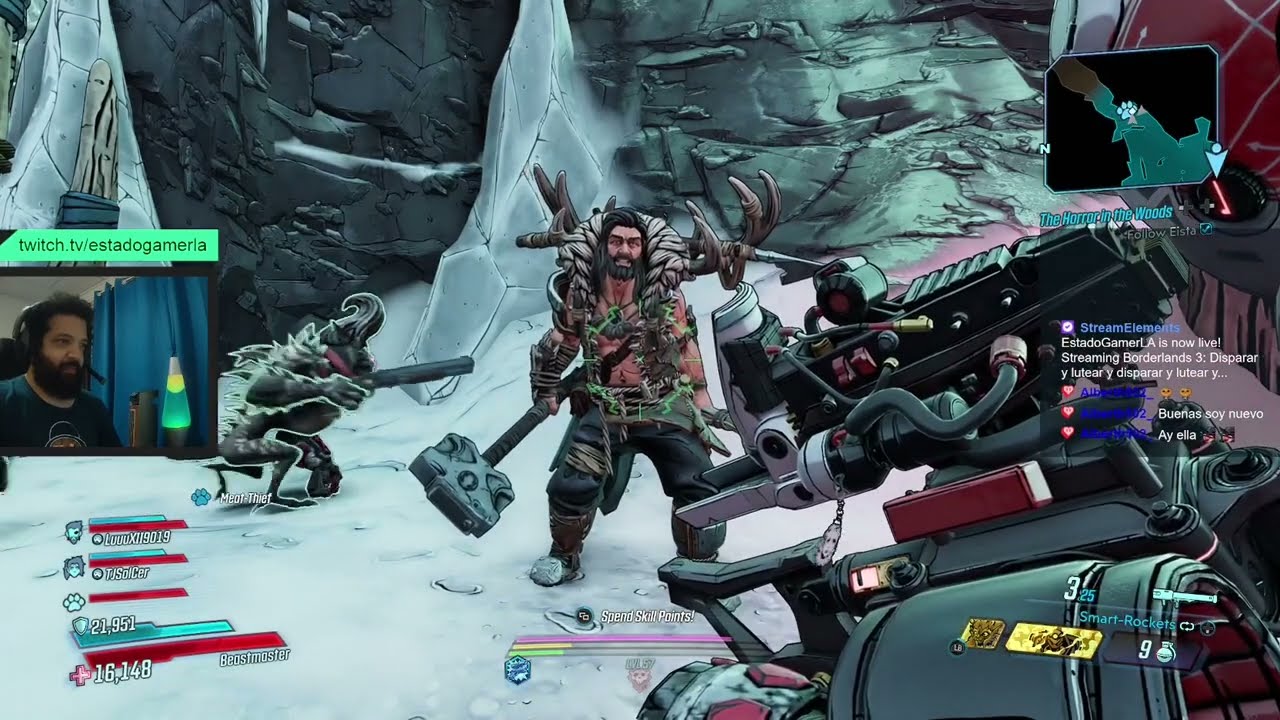Select teammate LuuuXII9019's portrait
This screenshot has height=720, width=1280.
point(75,531)
